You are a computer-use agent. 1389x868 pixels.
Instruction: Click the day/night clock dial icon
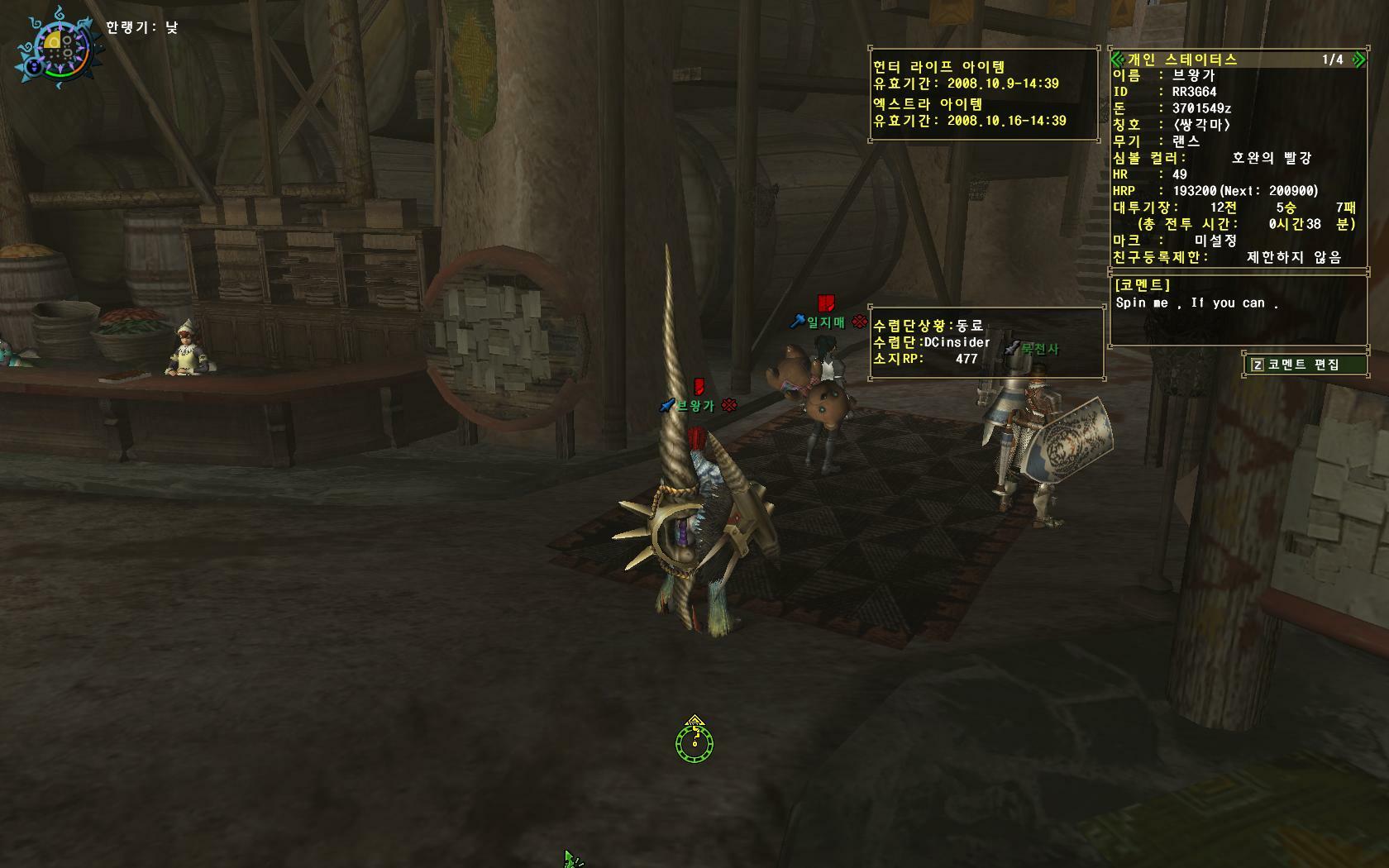coord(56,49)
